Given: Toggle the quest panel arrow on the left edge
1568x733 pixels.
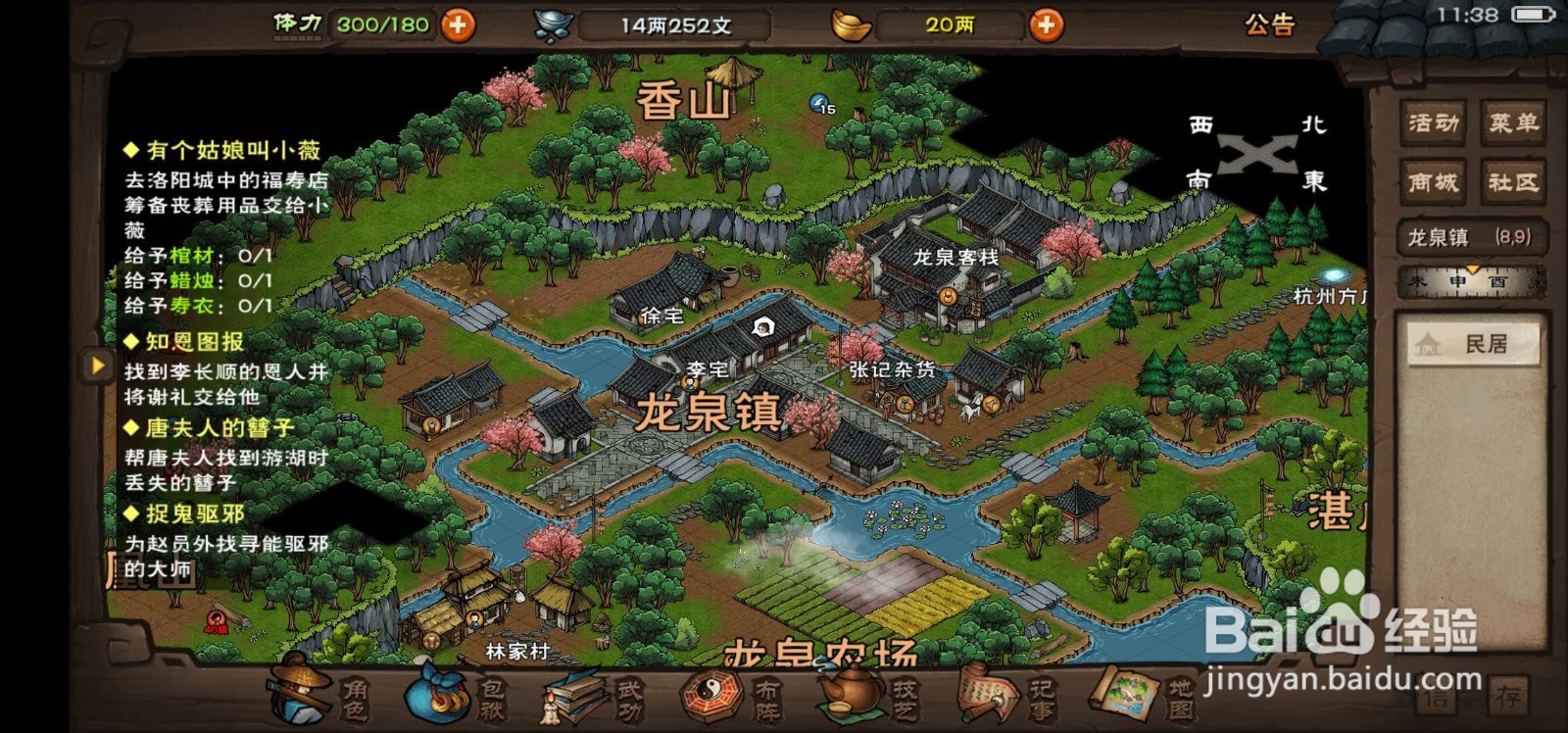Looking at the screenshot, I should coord(95,365).
